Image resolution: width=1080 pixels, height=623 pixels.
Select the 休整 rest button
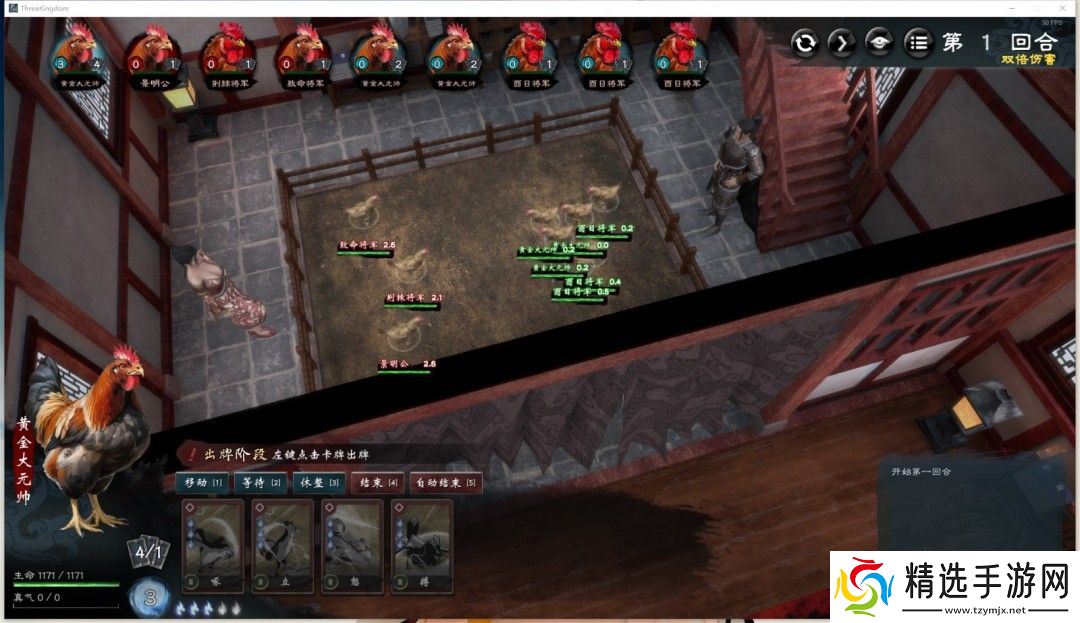320,483
